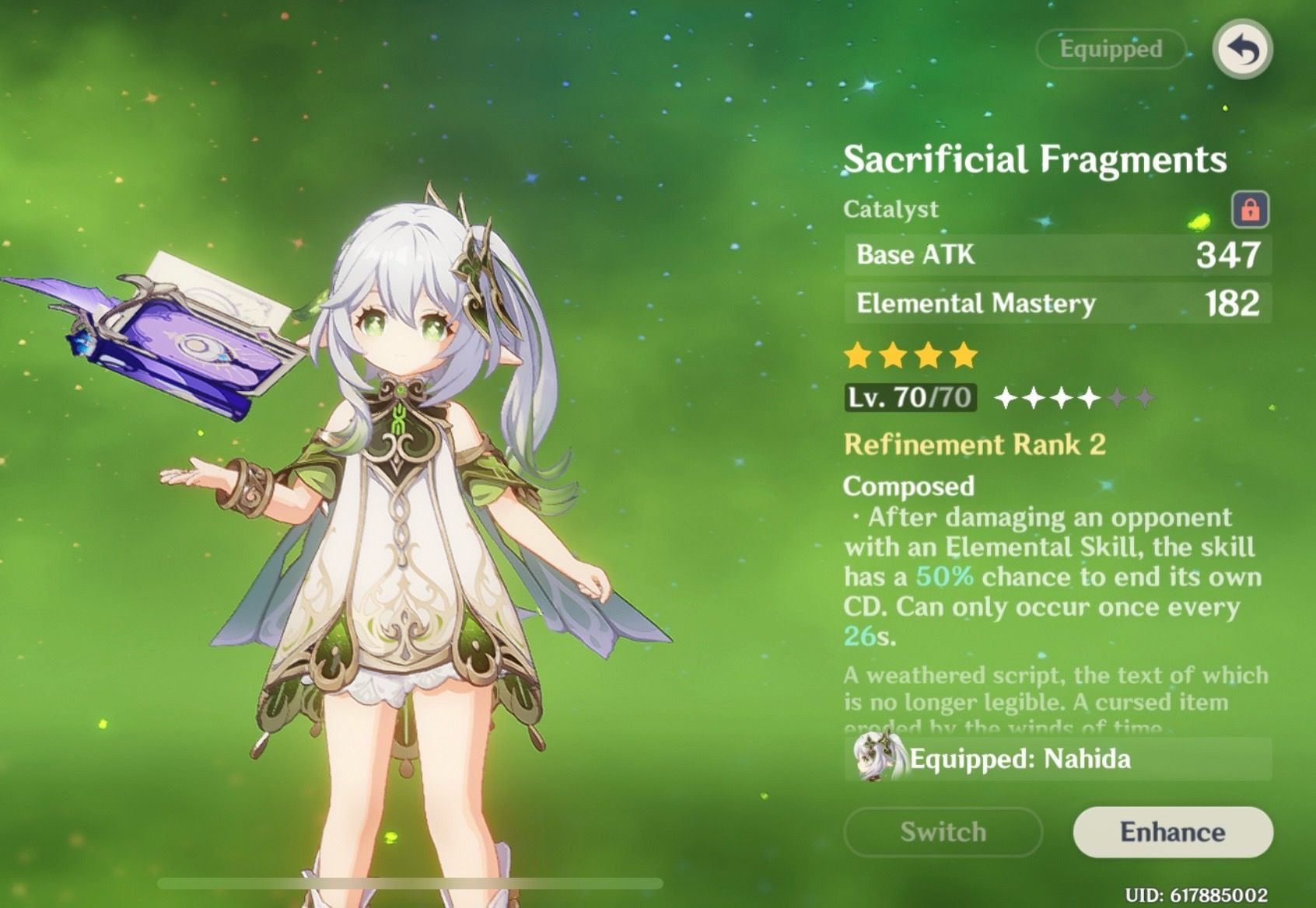The height and width of the screenshot is (908, 1316).
Task: Select the Catalyst type label
Action: [x=890, y=208]
